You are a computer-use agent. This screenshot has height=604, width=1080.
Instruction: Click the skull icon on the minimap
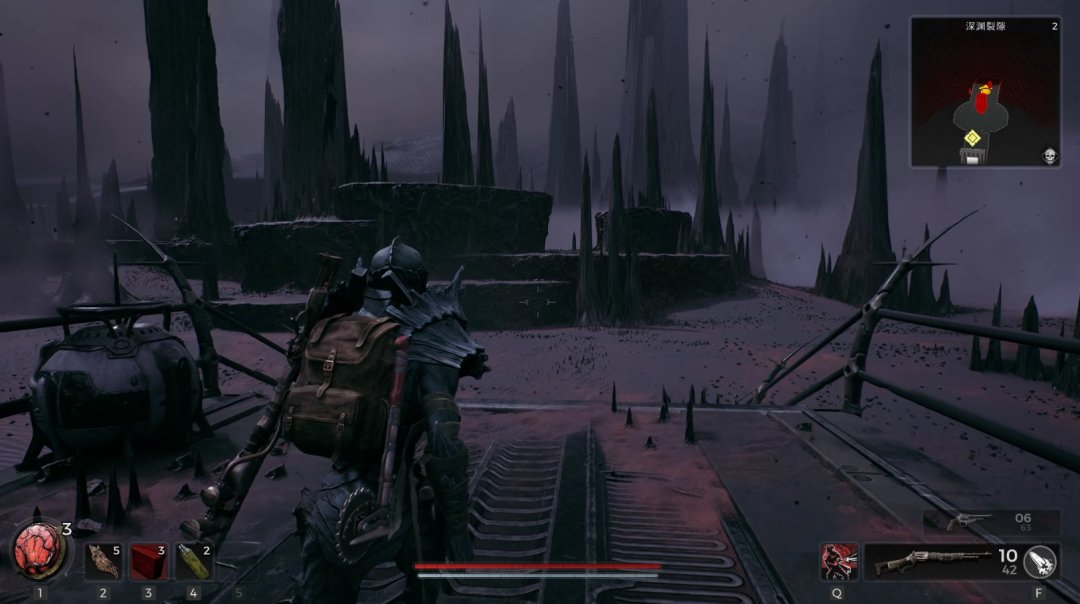(x=1051, y=155)
